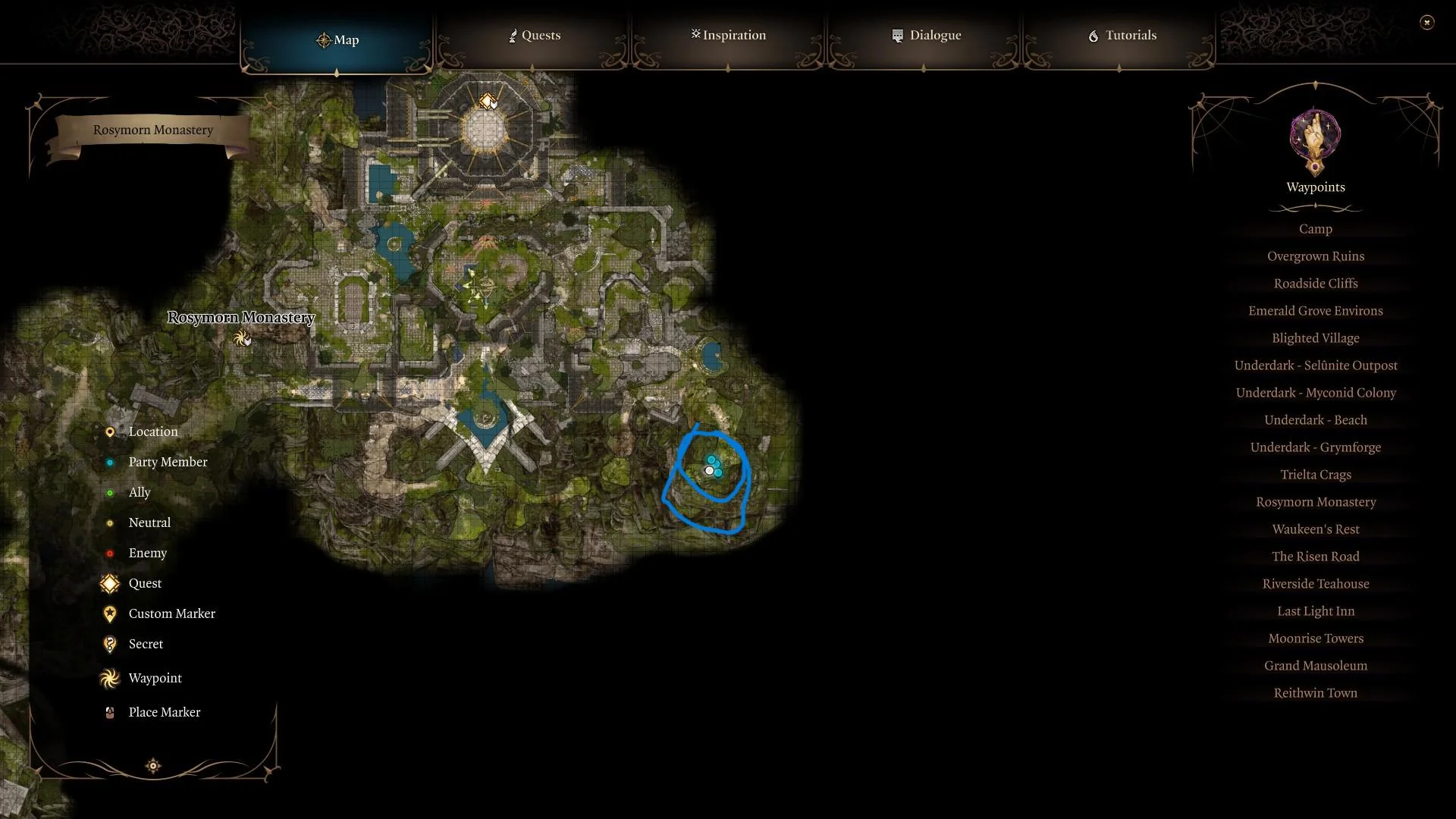This screenshot has width=1456, height=819.
Task: Travel to the Last Light Inn waypoint
Action: 1315,610
